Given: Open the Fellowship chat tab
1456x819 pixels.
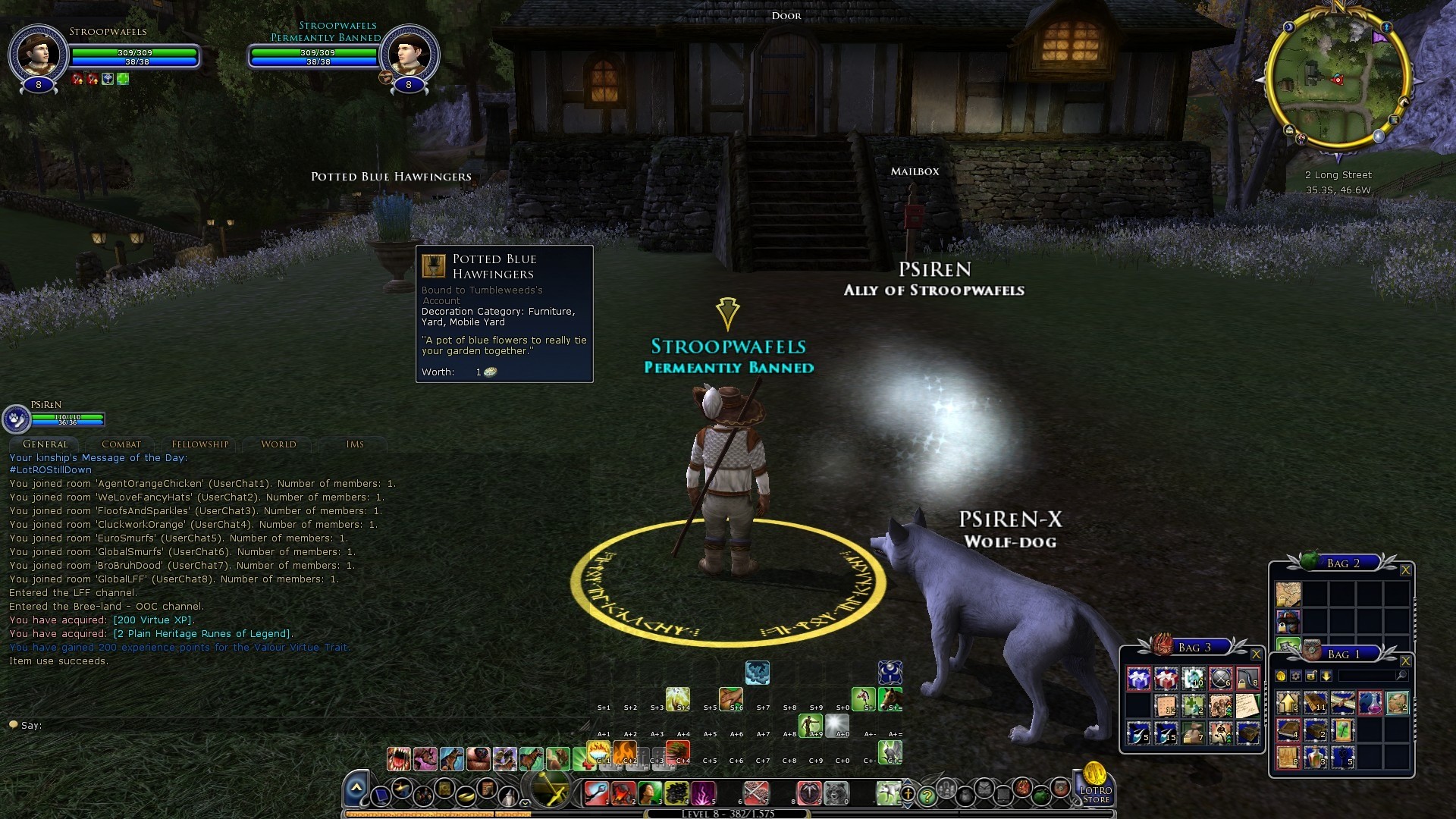Looking at the screenshot, I should coord(199,444).
